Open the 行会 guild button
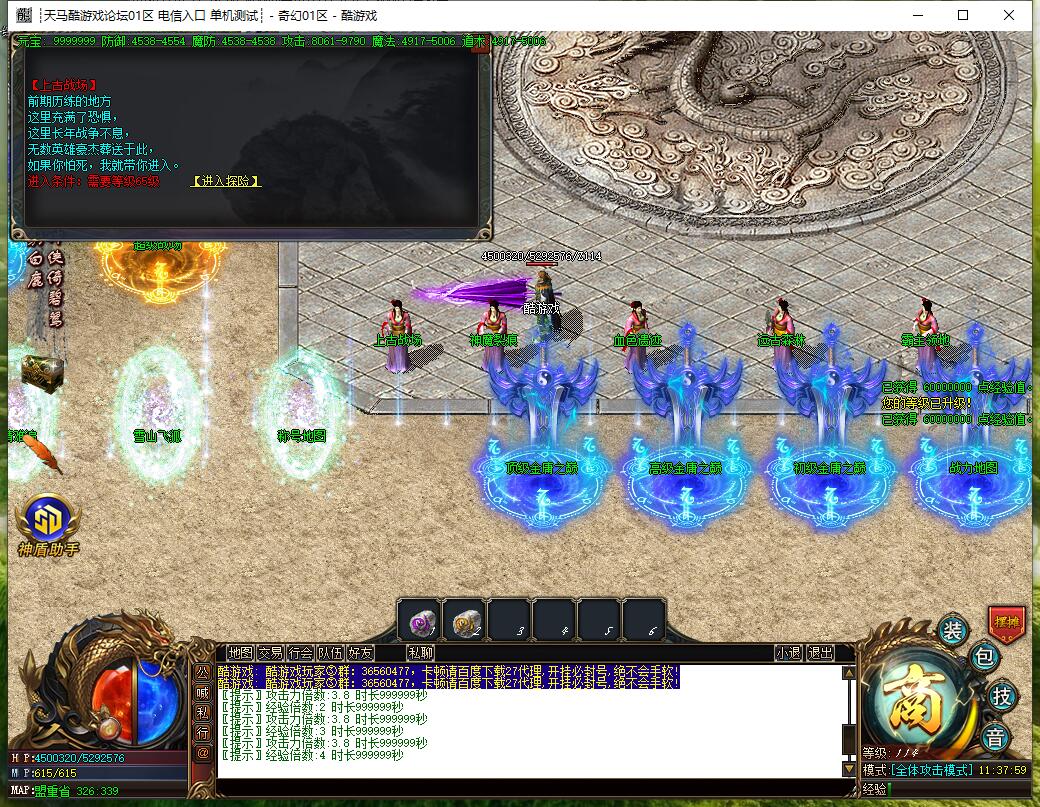The height and width of the screenshot is (807, 1040). coord(300,653)
